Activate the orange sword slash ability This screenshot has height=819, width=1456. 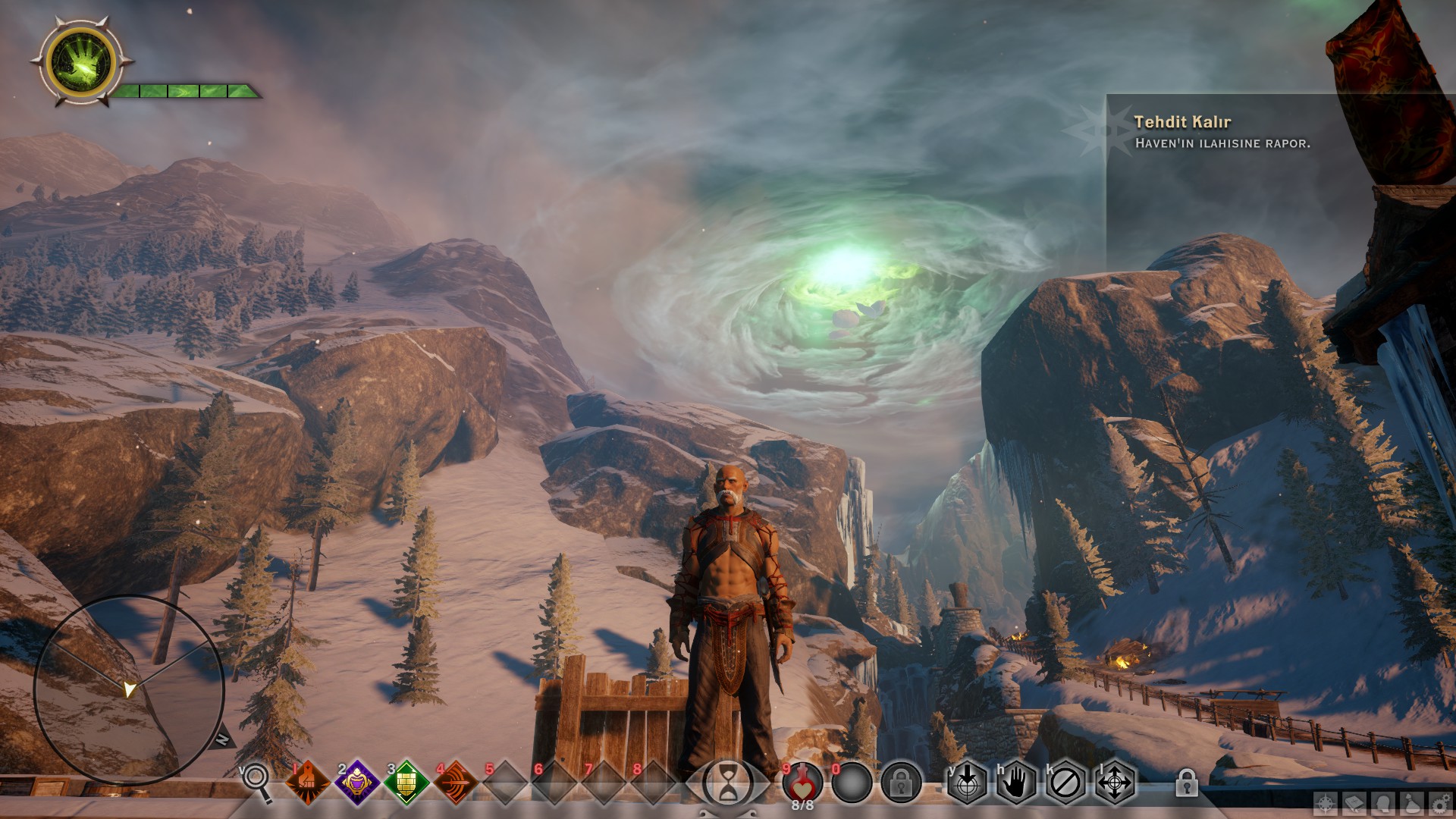point(455,782)
